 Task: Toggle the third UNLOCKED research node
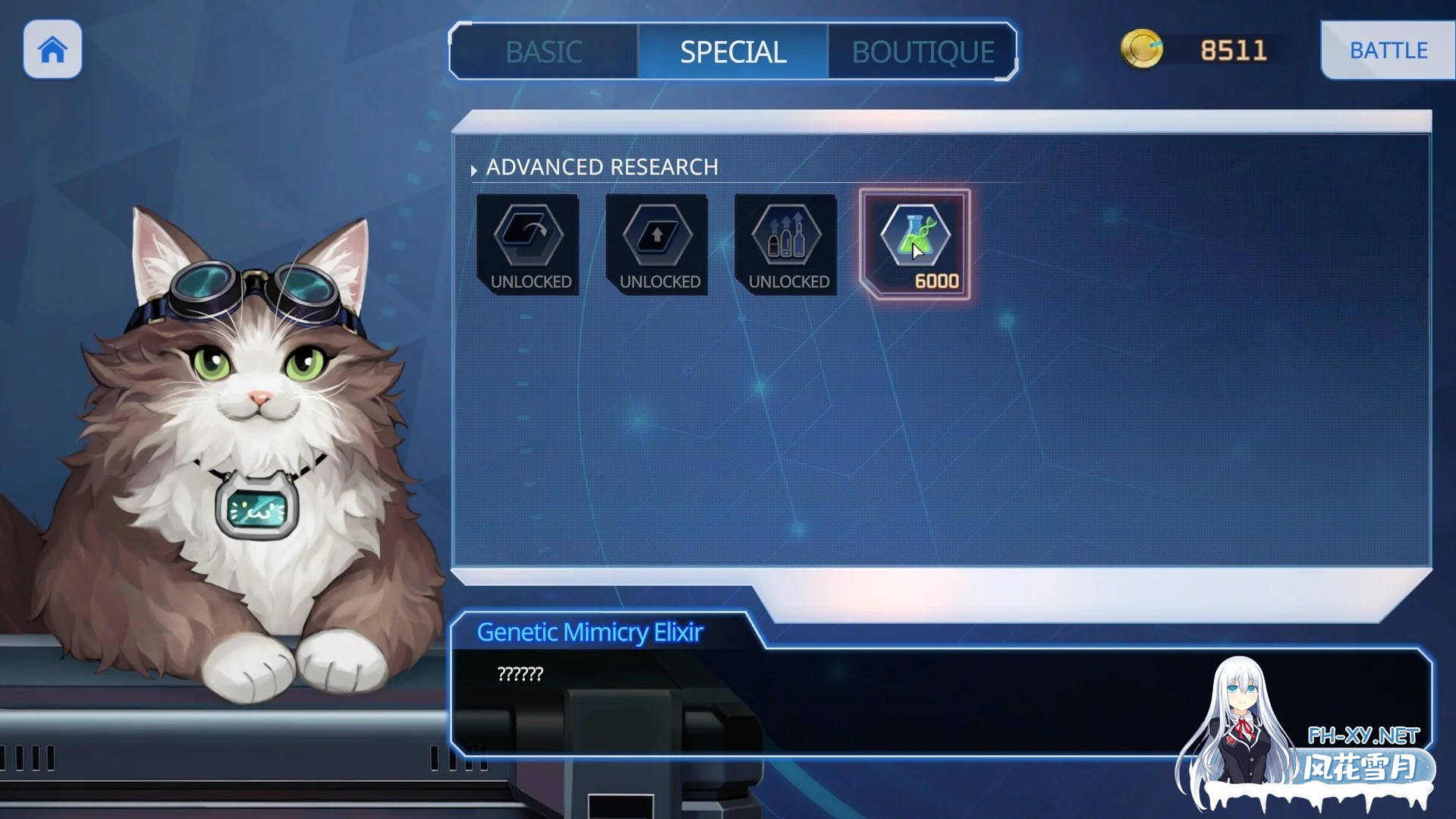click(785, 244)
